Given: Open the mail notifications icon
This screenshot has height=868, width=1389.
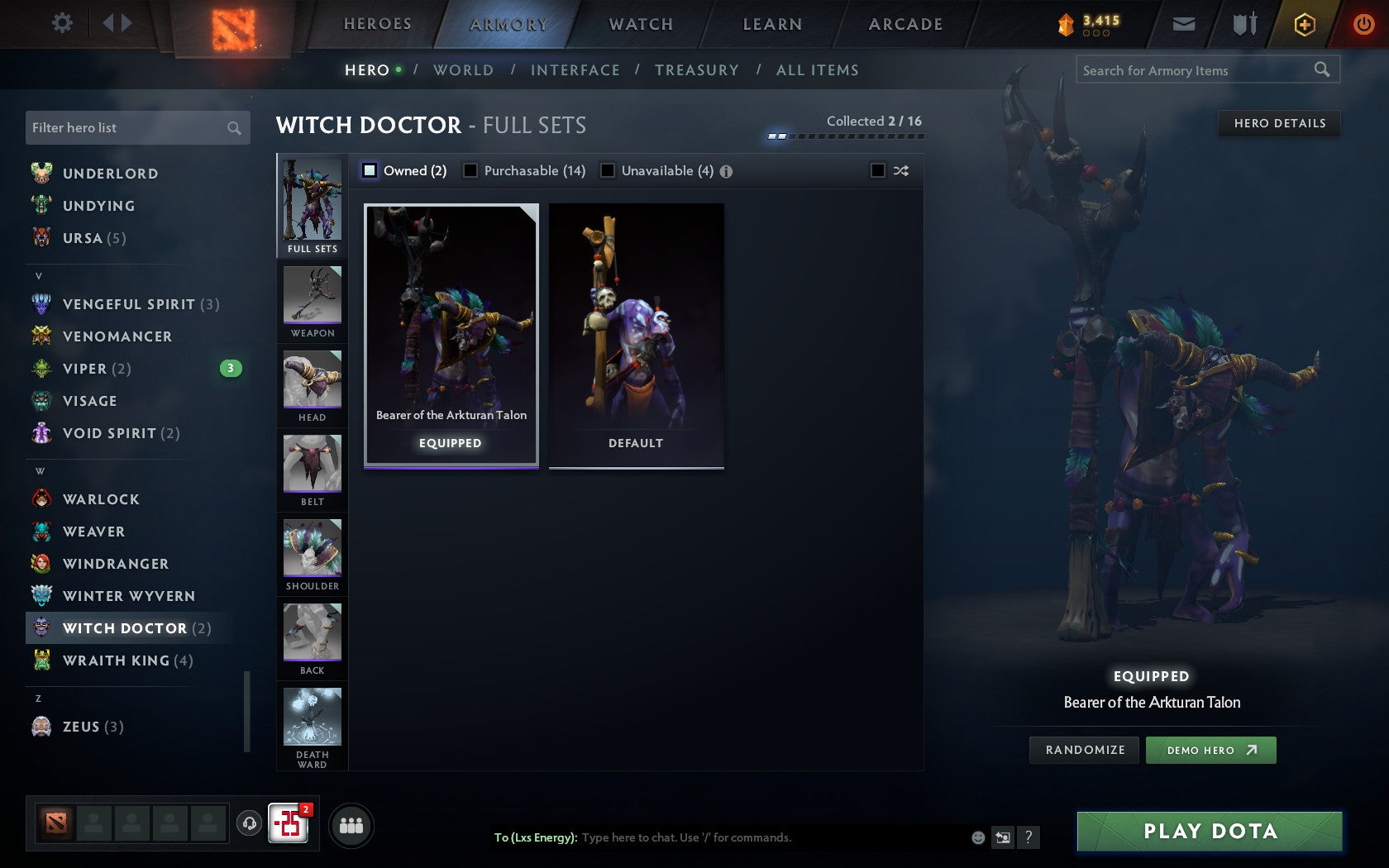Looking at the screenshot, I should pyautogui.click(x=1184, y=24).
